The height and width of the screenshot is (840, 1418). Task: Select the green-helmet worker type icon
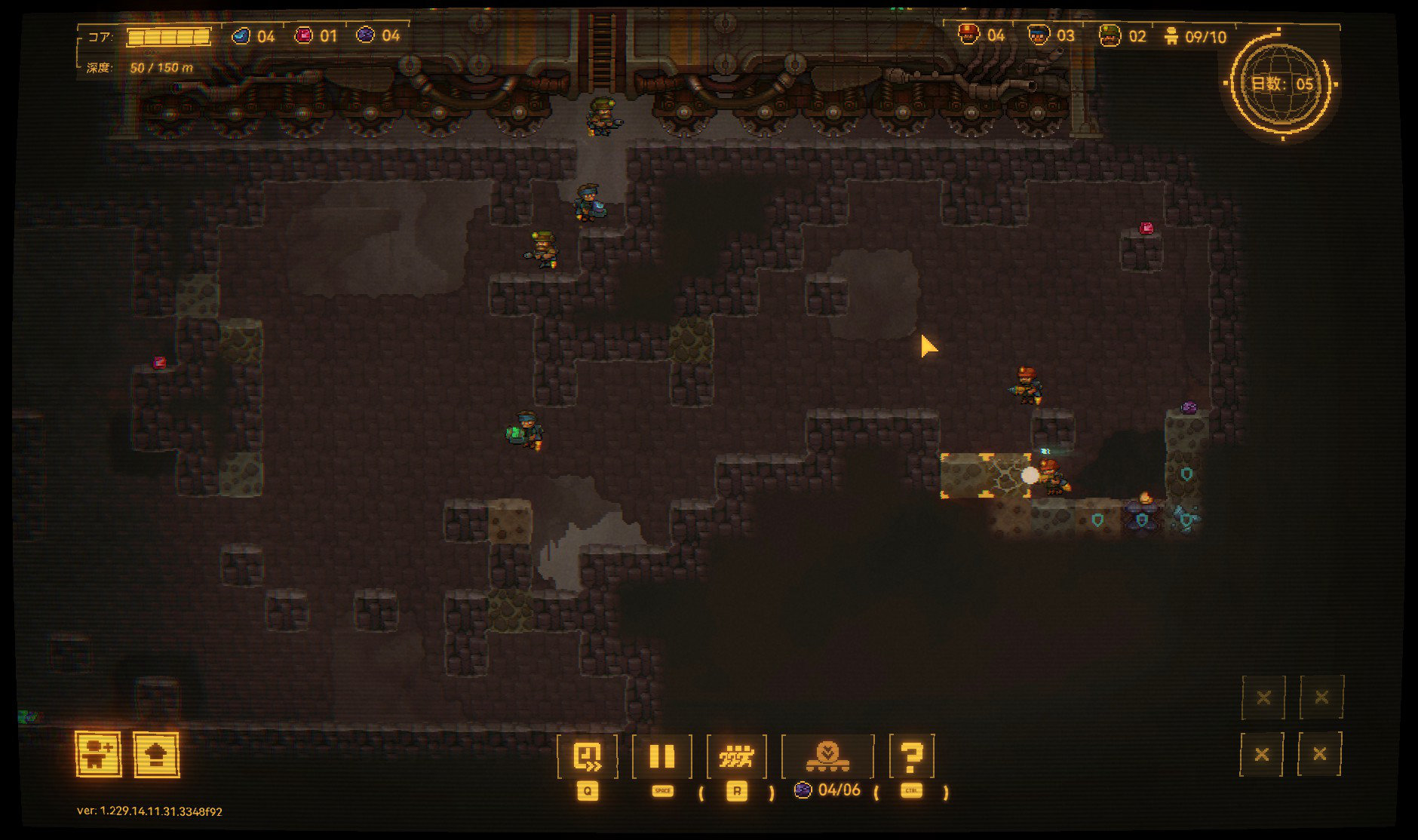tap(1110, 35)
